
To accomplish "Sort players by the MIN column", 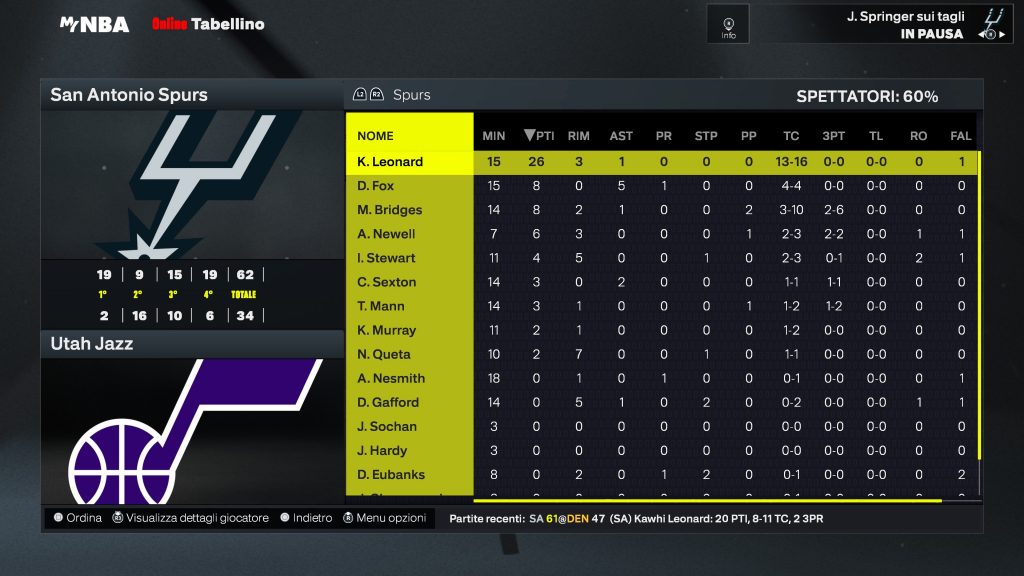I will coord(494,136).
